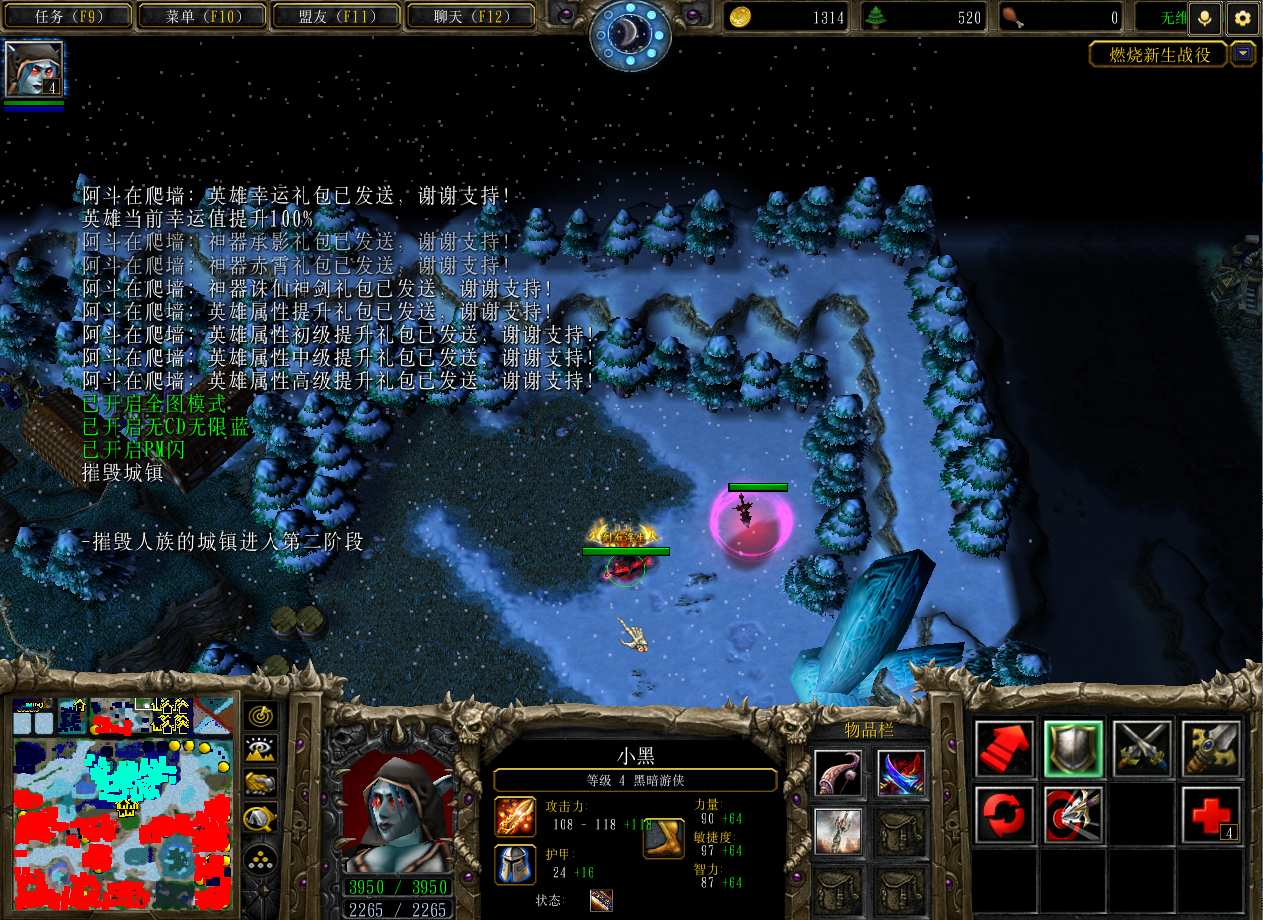
Task: Activate the minimap signal ping button
Action: [x=261, y=716]
